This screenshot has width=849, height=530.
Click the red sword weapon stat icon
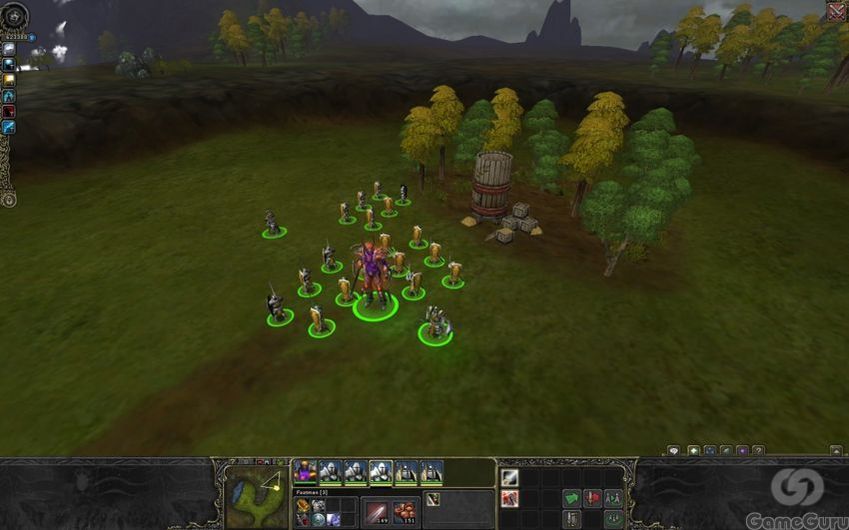point(378,509)
